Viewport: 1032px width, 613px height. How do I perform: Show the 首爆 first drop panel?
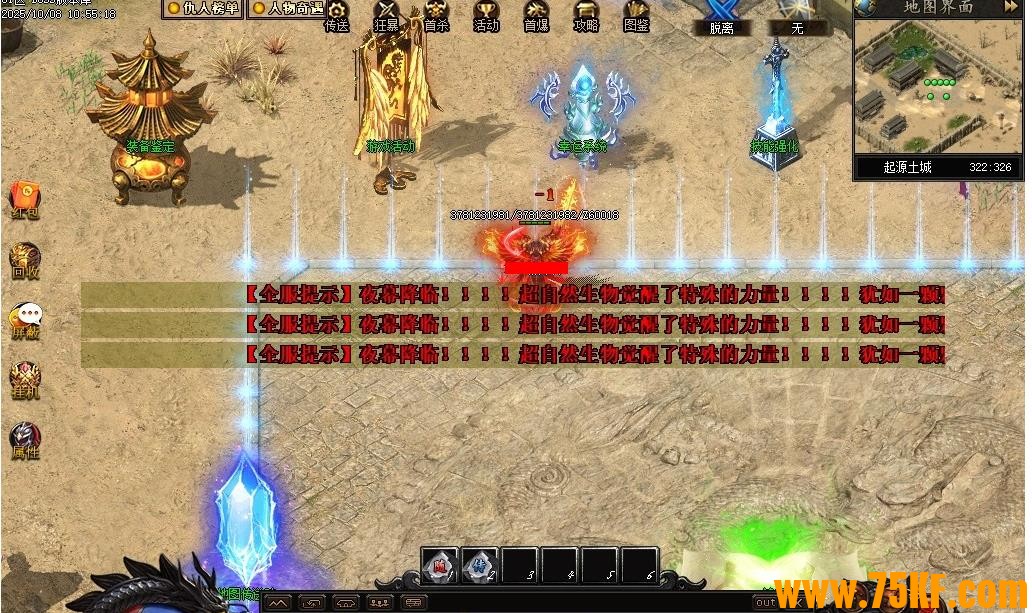coord(536,16)
